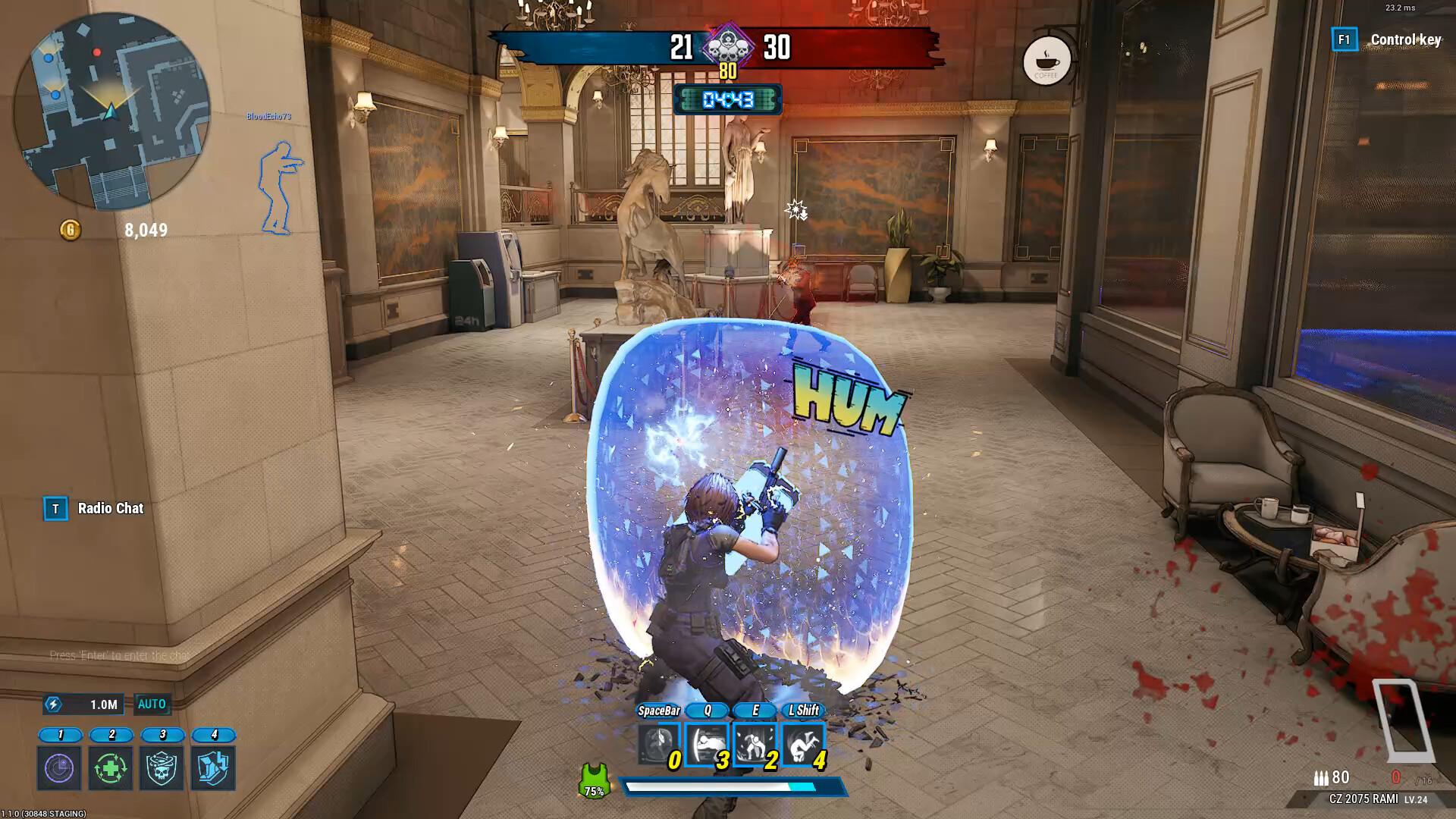The height and width of the screenshot is (819, 1456).
Task: Click the purple skull emblem on the scoreboard
Action: point(727,47)
